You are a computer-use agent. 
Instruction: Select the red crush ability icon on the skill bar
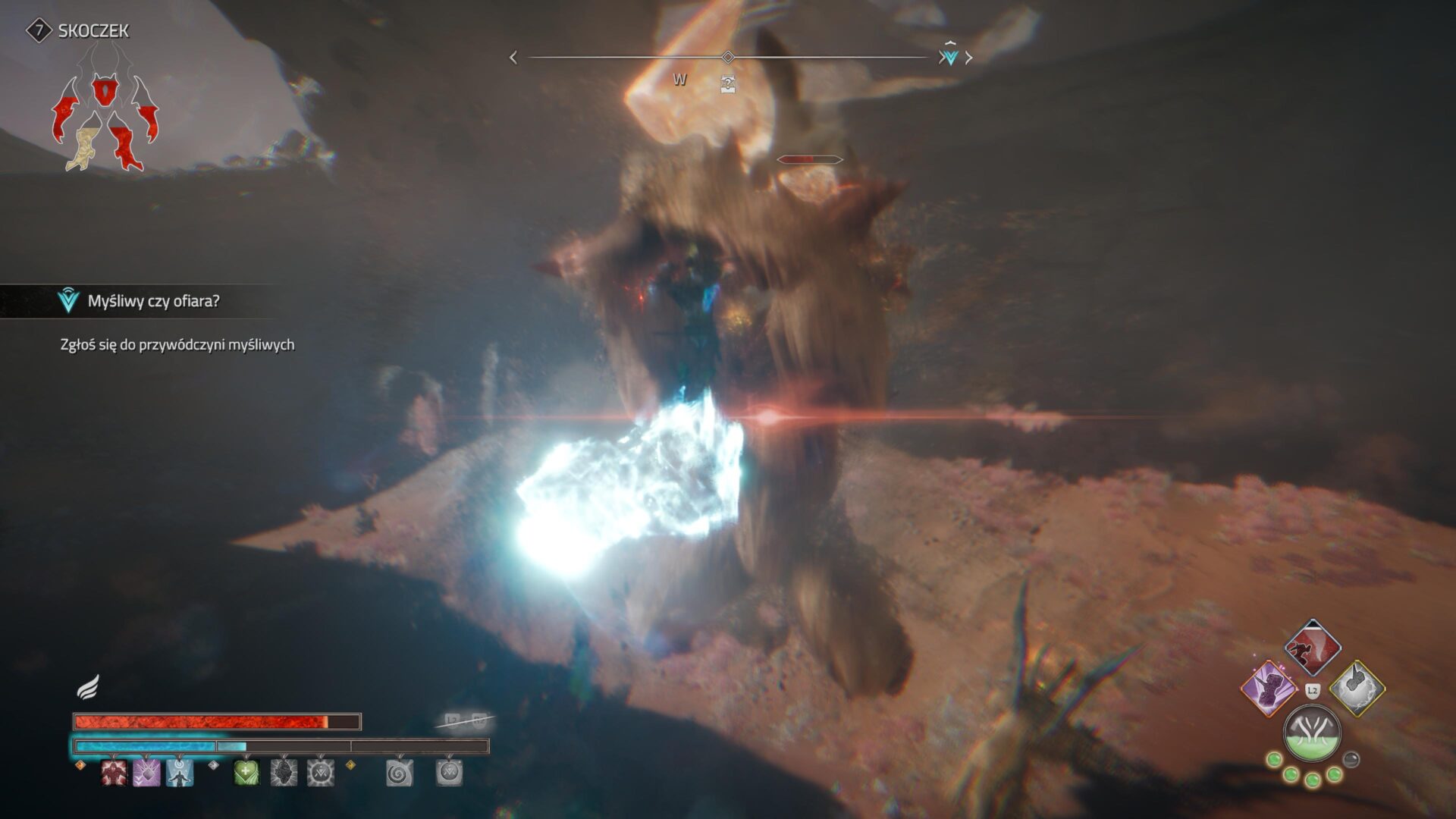click(113, 773)
